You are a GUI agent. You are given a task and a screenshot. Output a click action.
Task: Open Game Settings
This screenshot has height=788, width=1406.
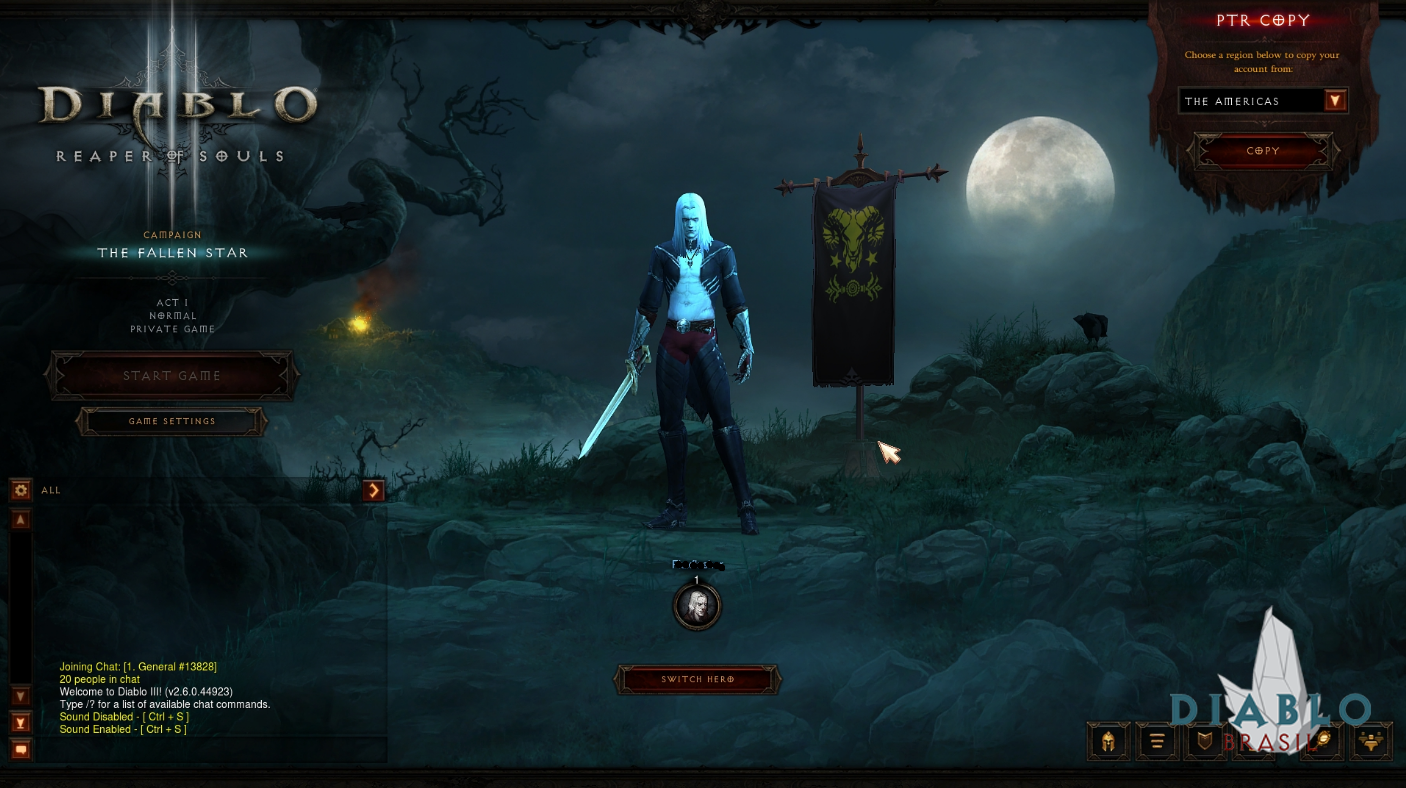click(x=172, y=421)
